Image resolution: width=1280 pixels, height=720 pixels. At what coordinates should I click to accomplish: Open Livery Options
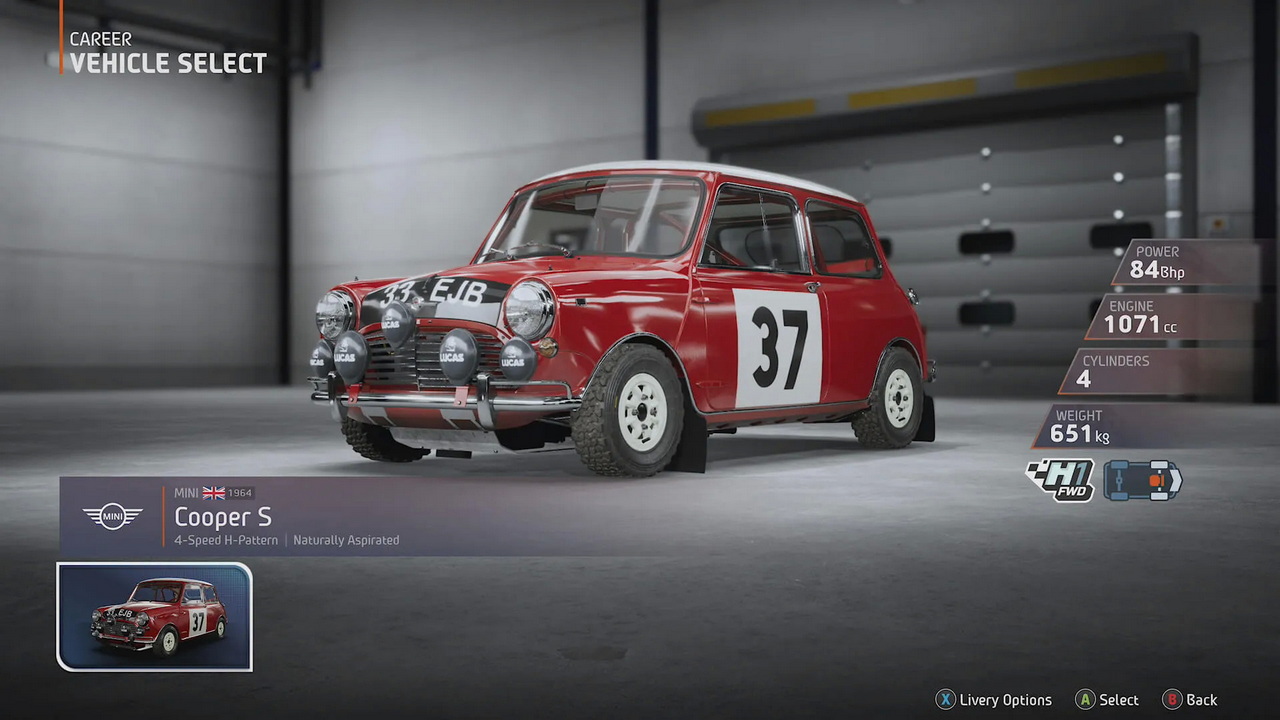coord(994,700)
